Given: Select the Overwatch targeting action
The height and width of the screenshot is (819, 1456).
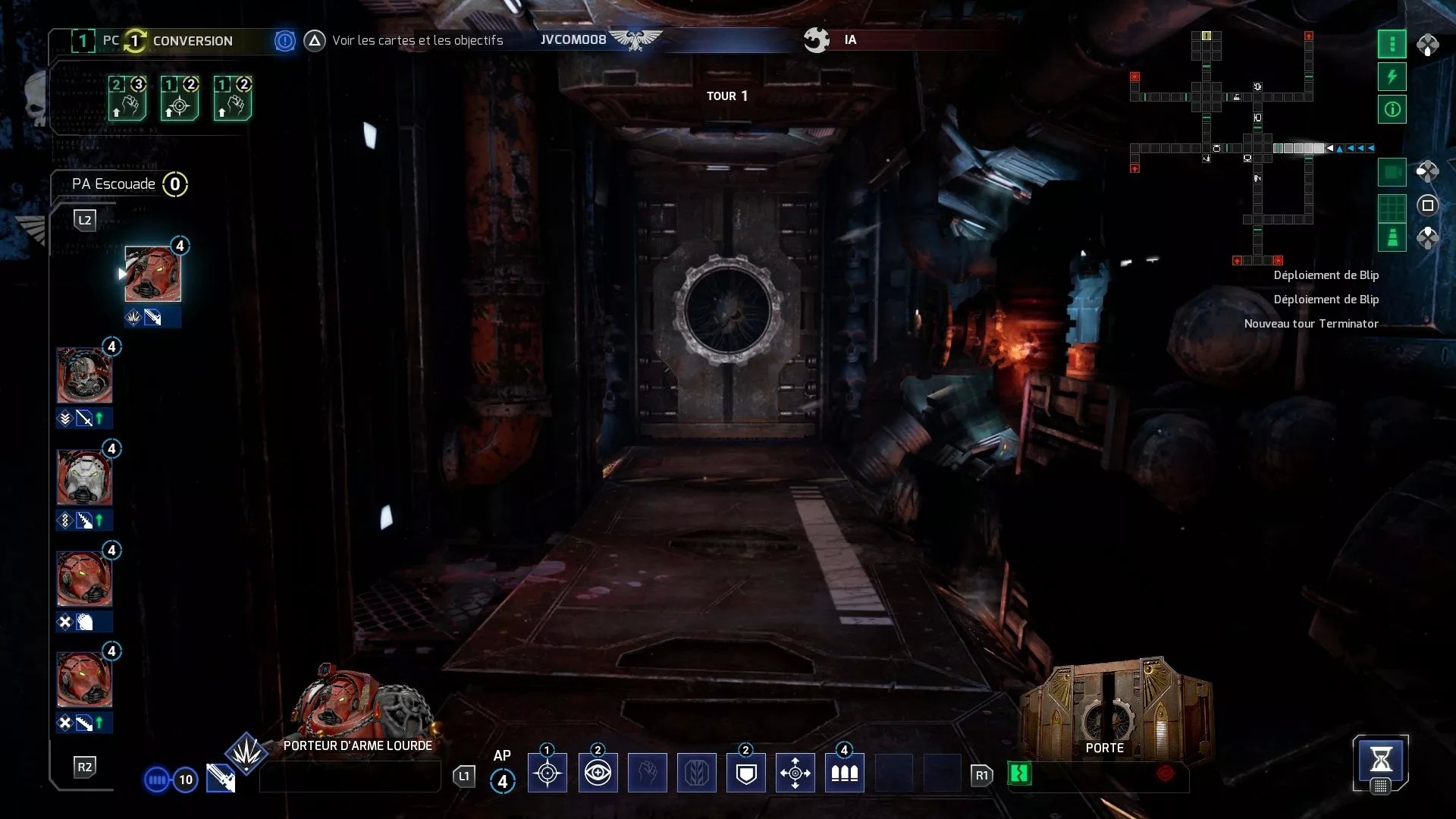Looking at the screenshot, I should [x=547, y=772].
